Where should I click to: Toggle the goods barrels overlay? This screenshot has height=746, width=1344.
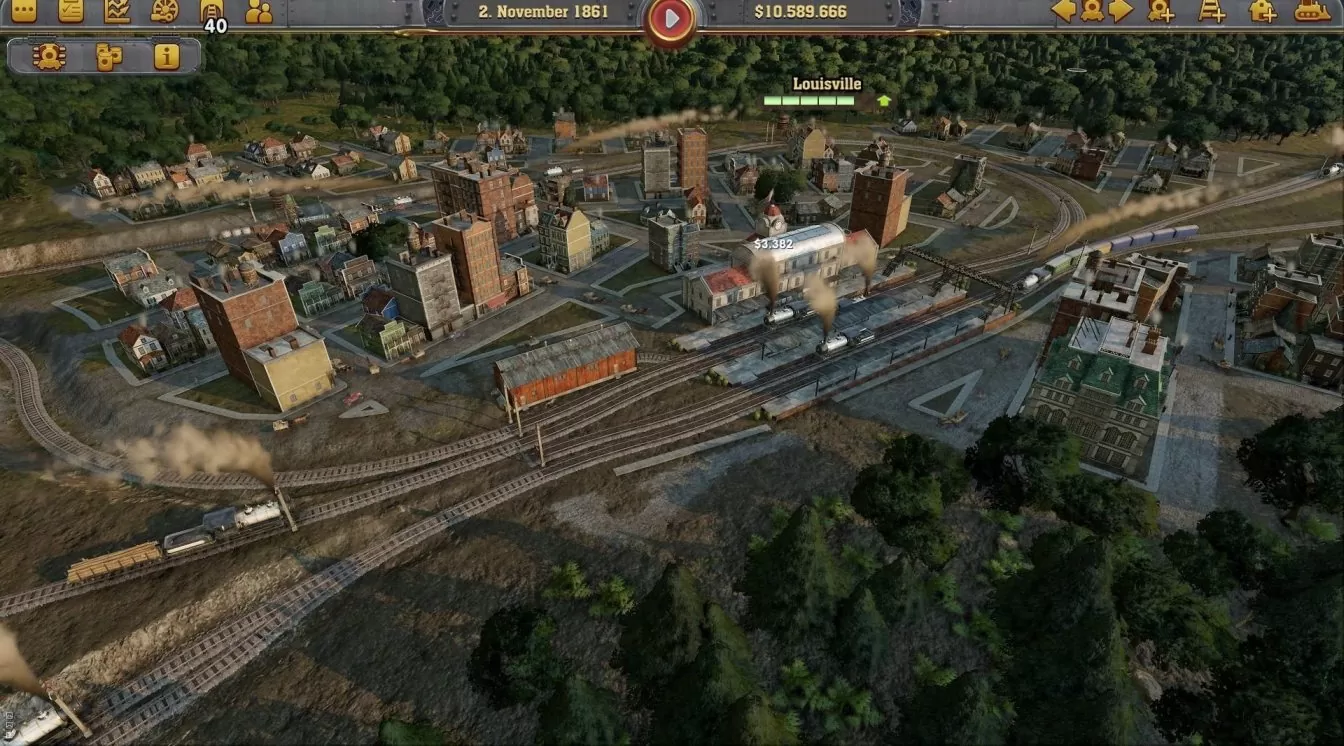[x=108, y=57]
